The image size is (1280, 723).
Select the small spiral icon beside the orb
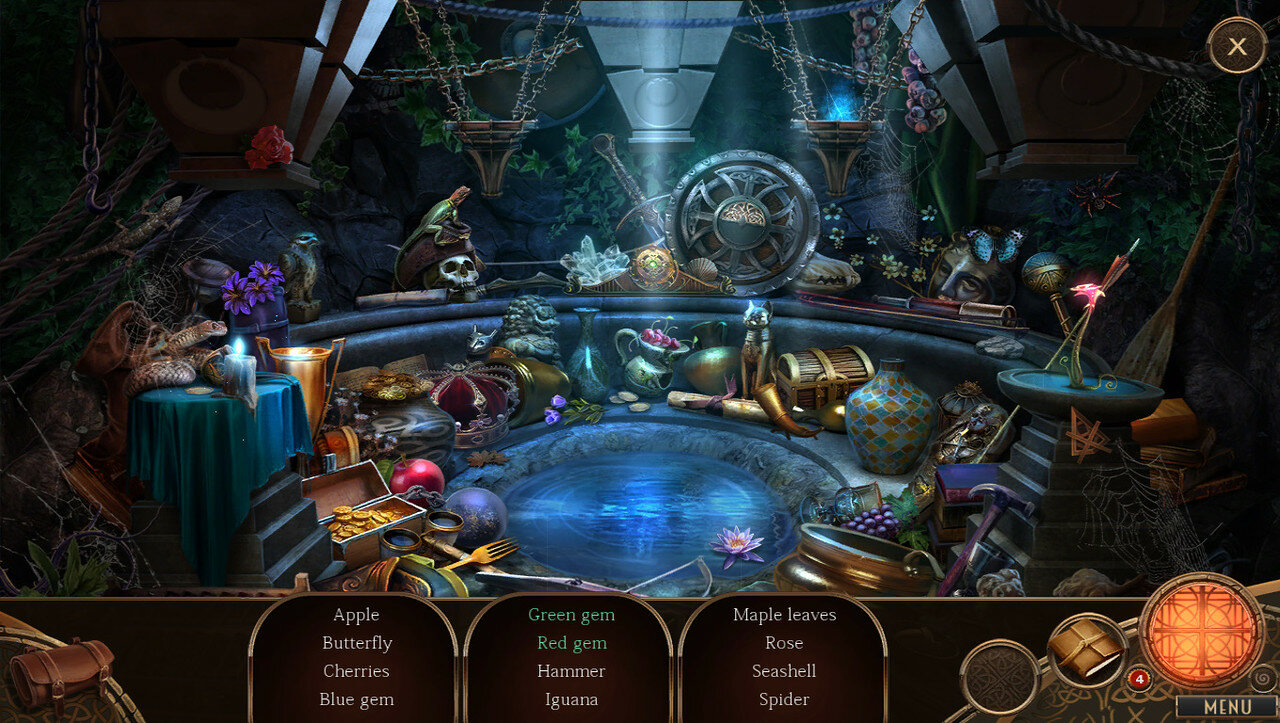point(1263,677)
